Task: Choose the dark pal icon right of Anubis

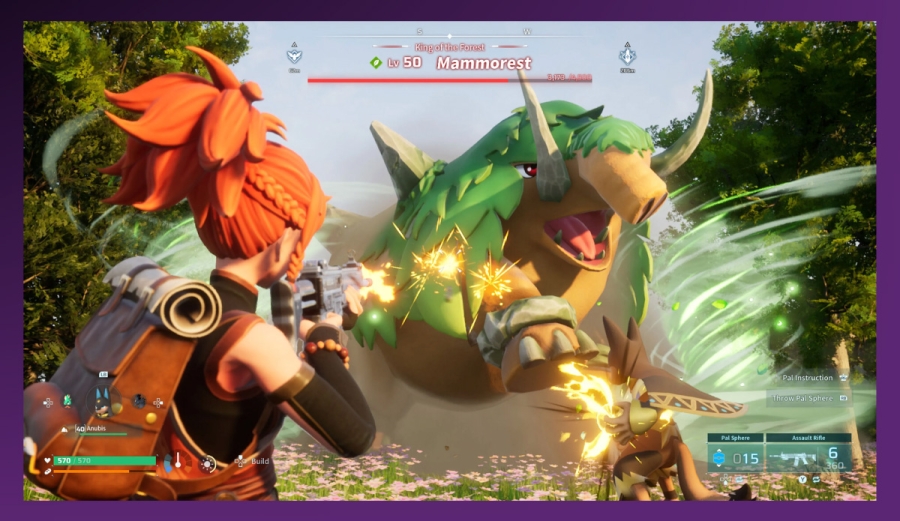Action: click(138, 401)
